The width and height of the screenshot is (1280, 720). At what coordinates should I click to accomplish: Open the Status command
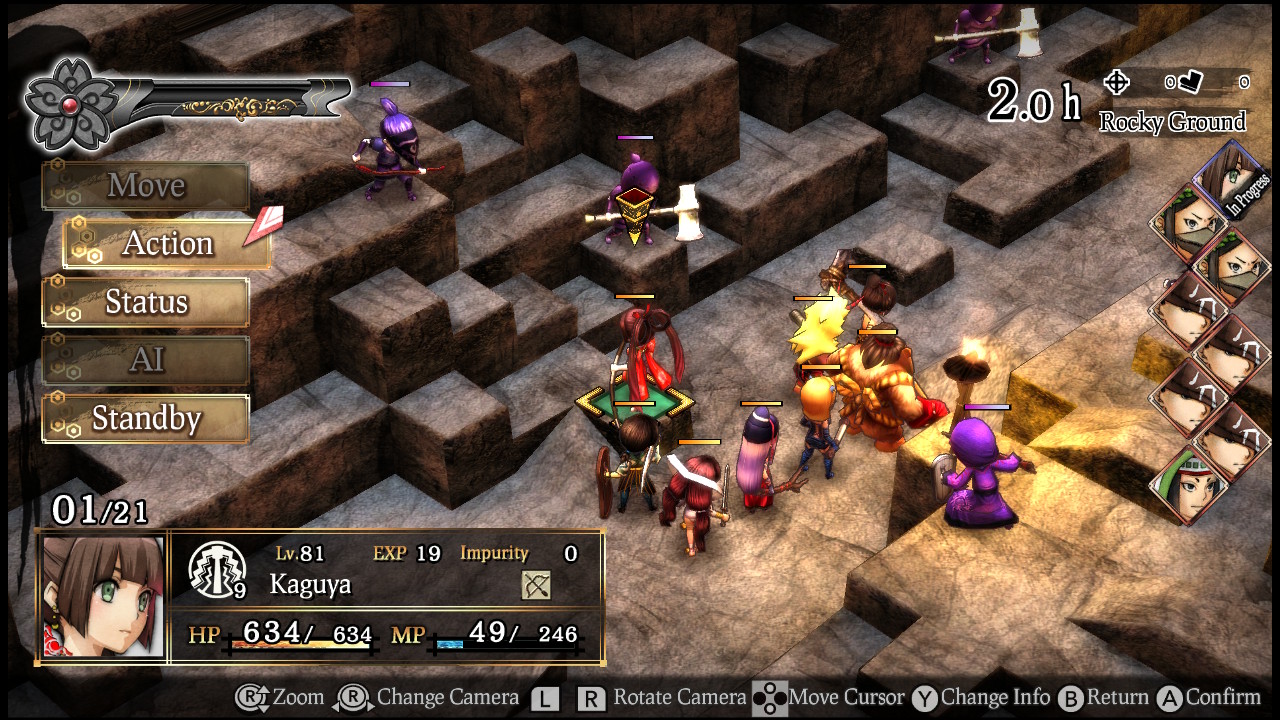click(x=145, y=302)
